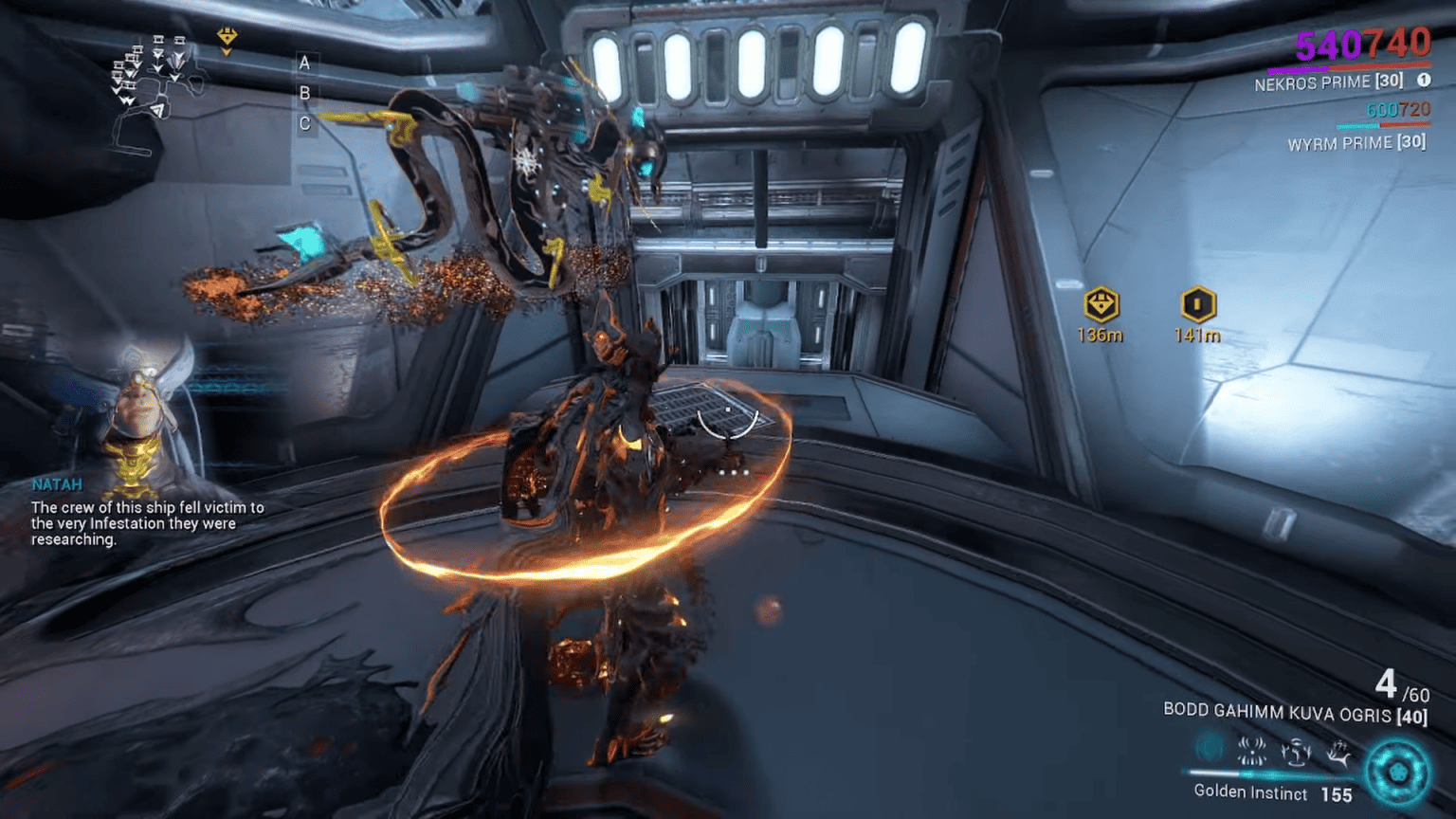Expand squad member slot C

tap(303, 122)
